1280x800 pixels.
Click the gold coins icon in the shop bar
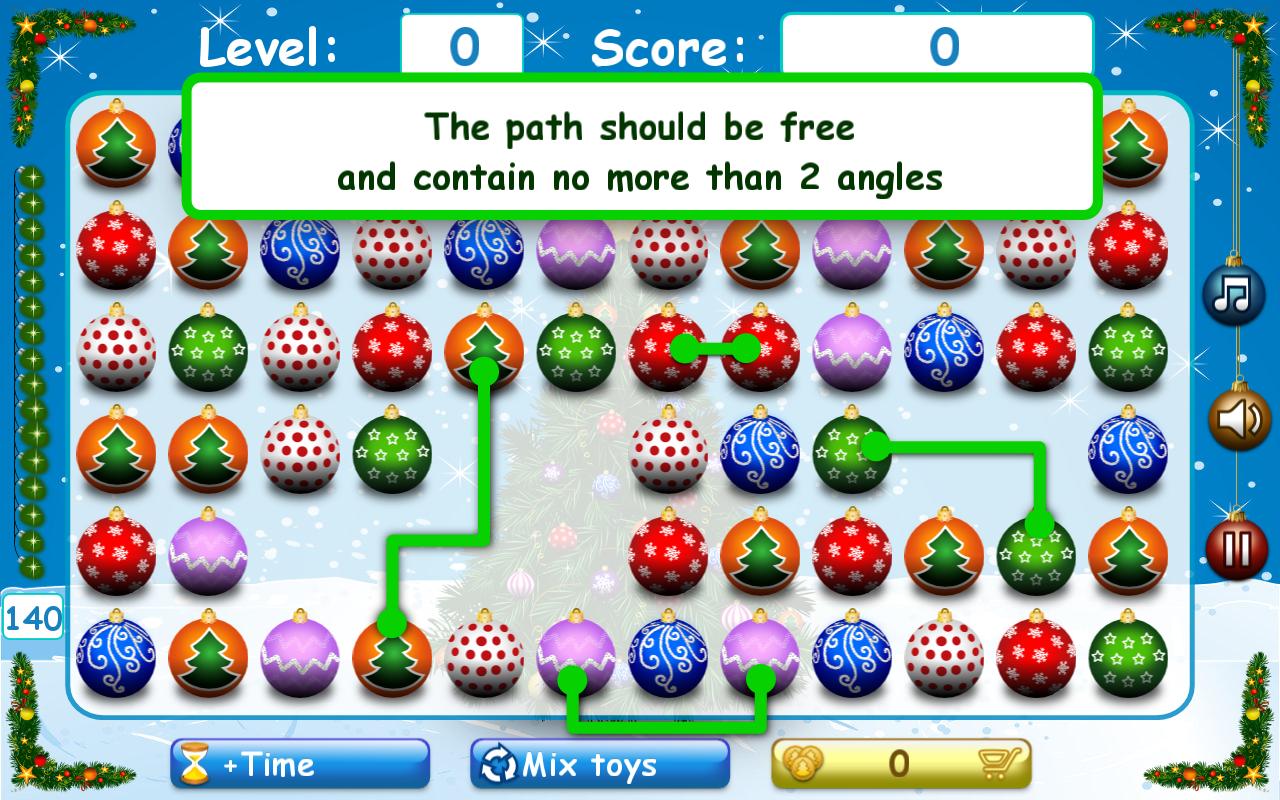pyautogui.click(x=800, y=762)
